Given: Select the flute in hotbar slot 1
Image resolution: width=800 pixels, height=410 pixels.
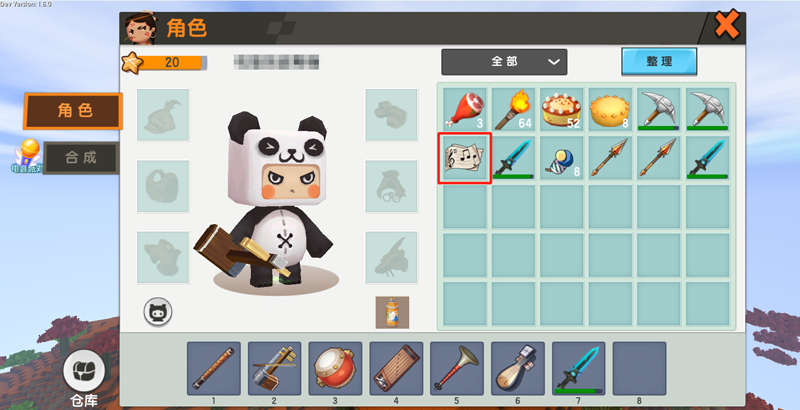Looking at the screenshot, I should (214, 367).
